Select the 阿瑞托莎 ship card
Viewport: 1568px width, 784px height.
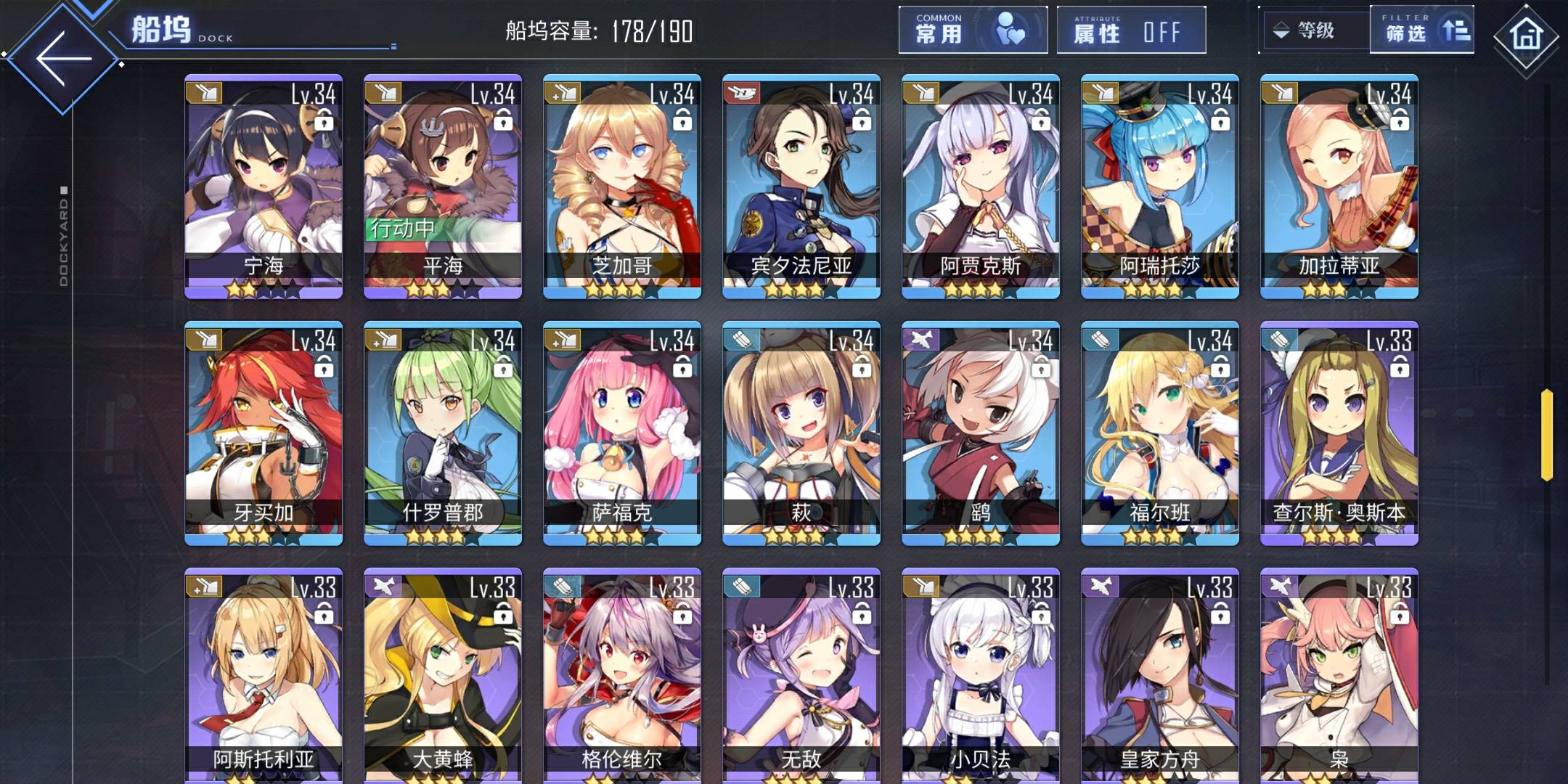click(x=1160, y=186)
